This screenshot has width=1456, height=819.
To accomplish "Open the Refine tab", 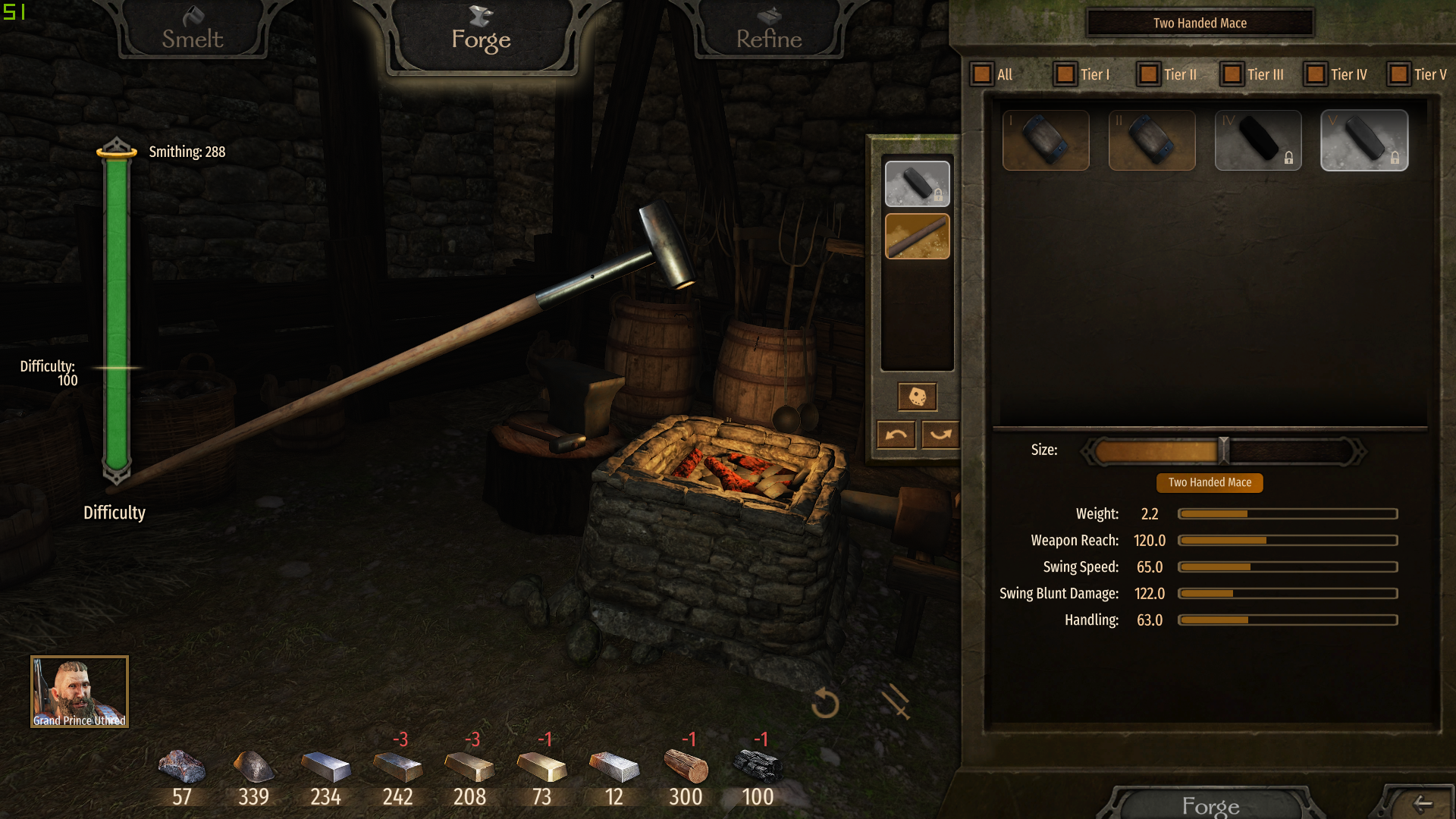I will pos(768,34).
